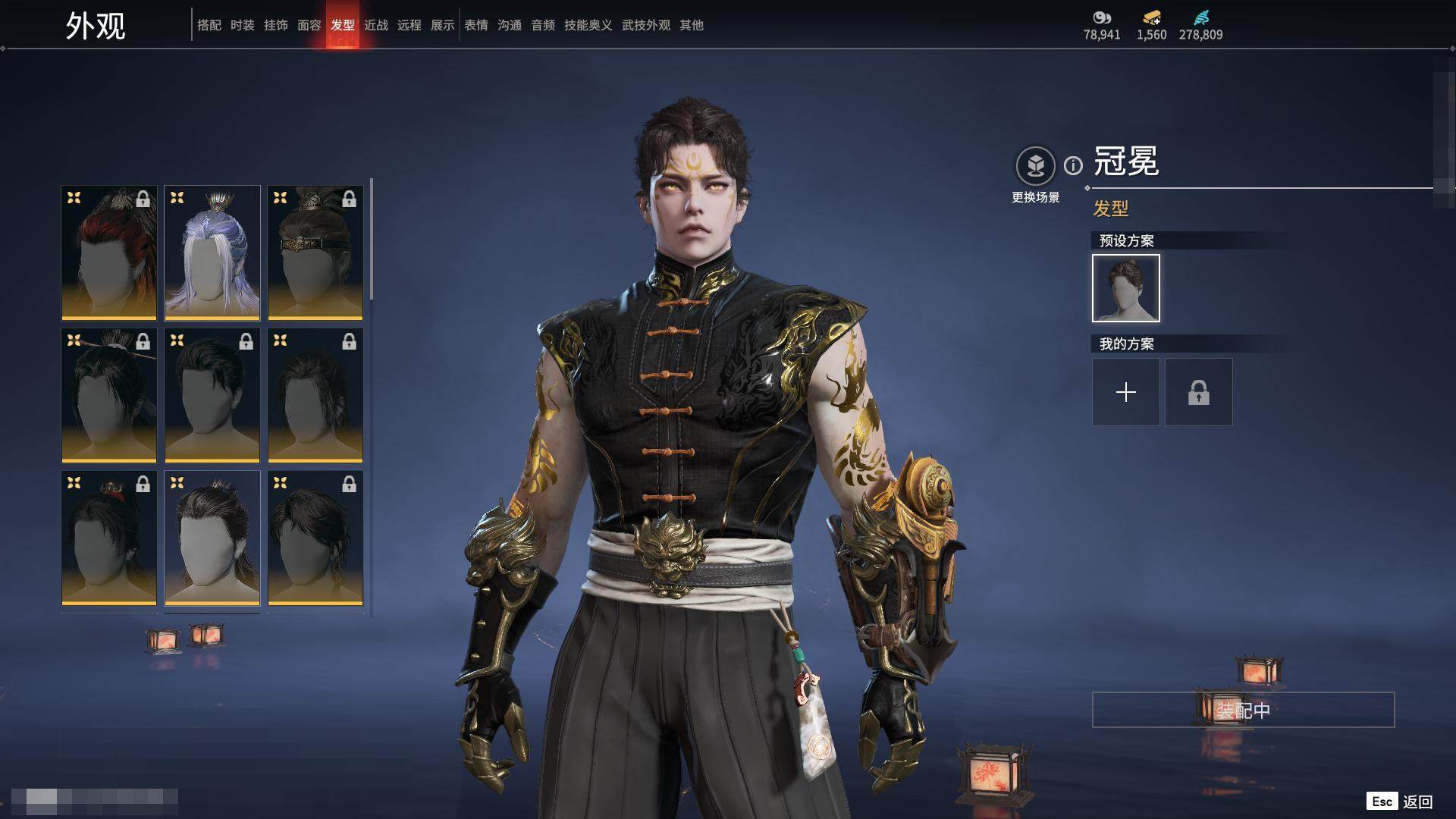The image size is (1456, 819).
Task: Open the 近战 melee tab
Action: [376, 25]
